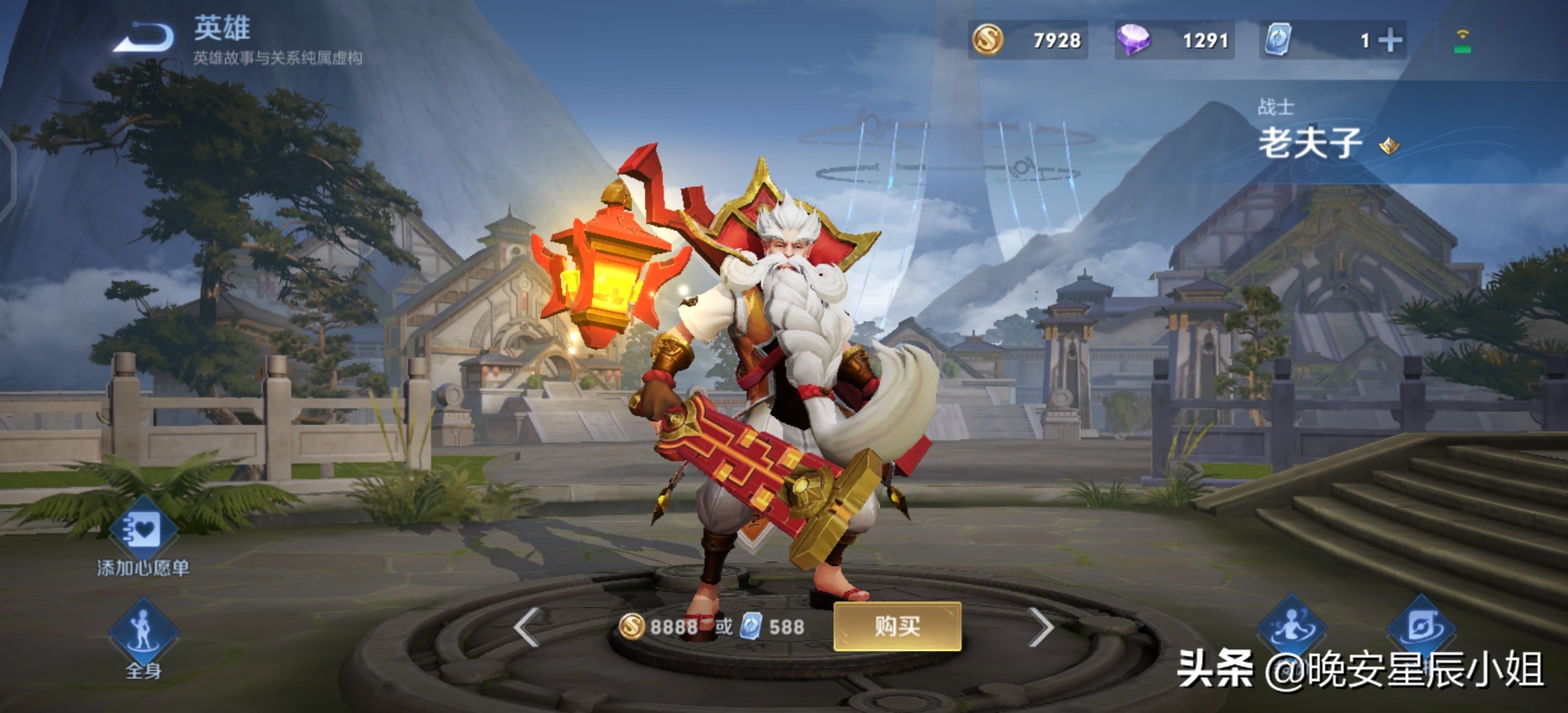The image size is (1568, 713).
Task: Open the purple diamond balance
Action: pos(1175,40)
